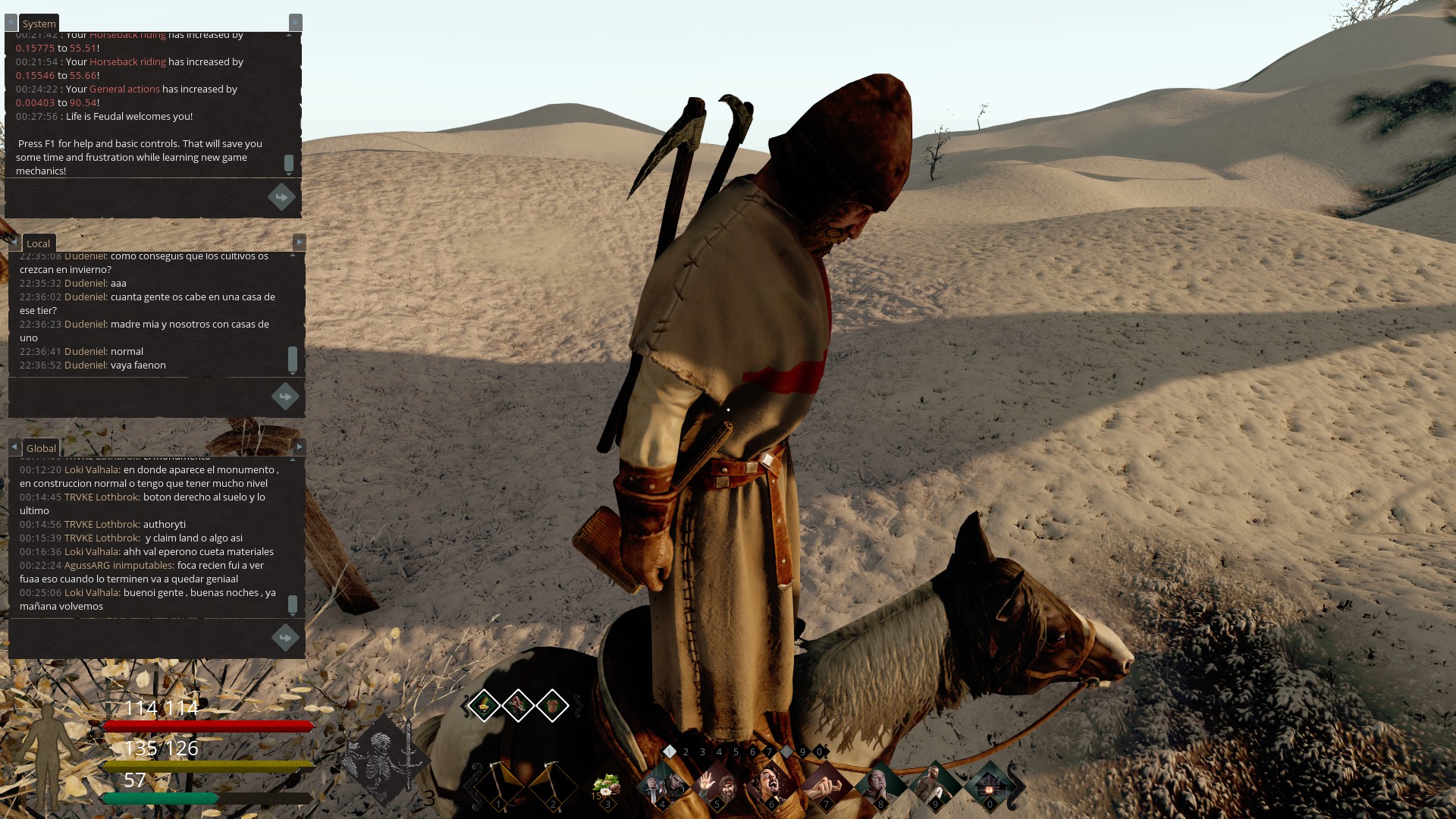Use the flowers stack in hotbar slot 3
This screenshot has height=819, width=1456.
607,785
